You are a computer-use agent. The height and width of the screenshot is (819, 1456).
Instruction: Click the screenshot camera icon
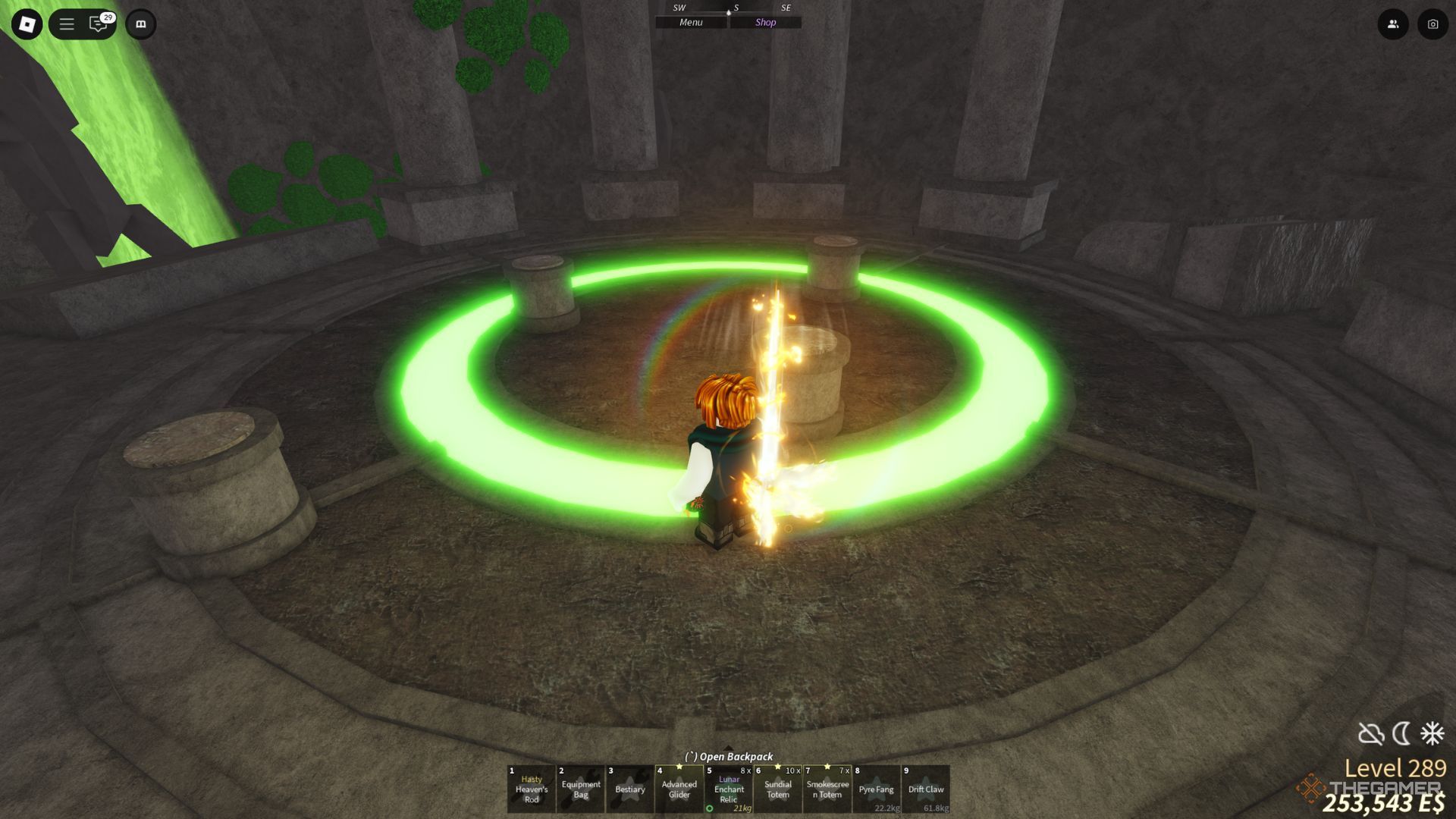coord(1432,24)
